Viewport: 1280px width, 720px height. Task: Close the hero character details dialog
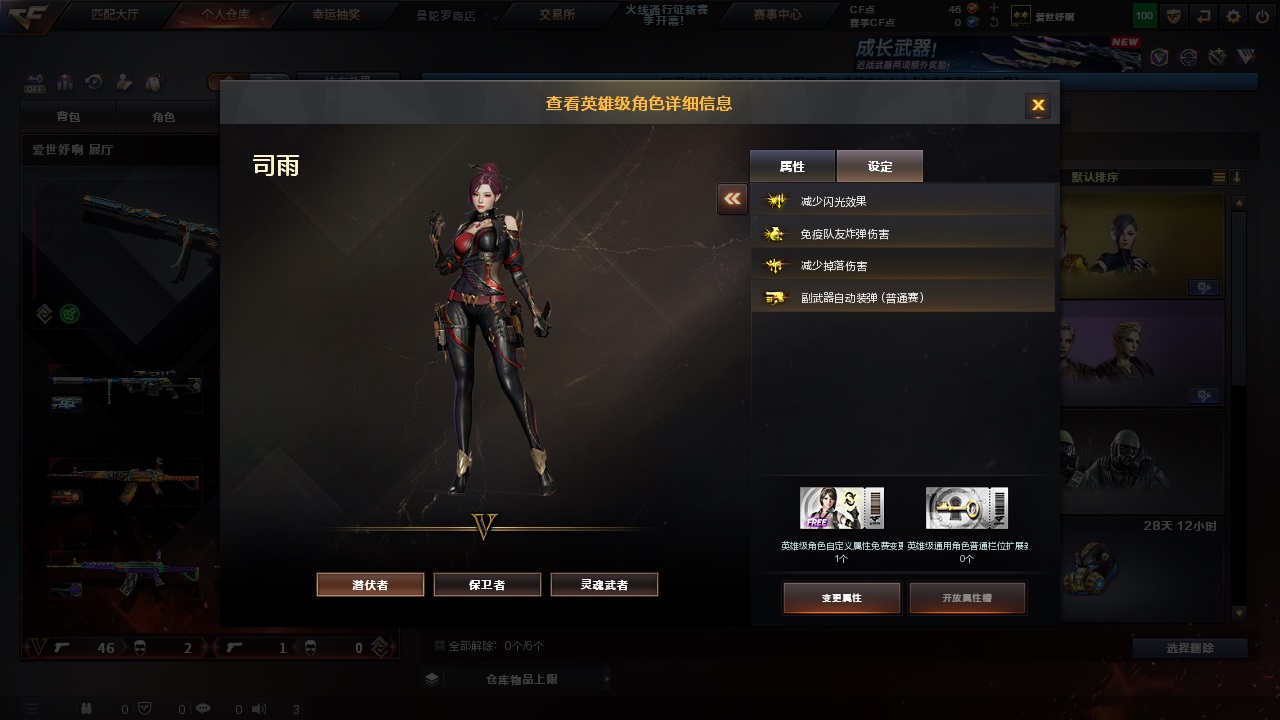(x=1038, y=105)
